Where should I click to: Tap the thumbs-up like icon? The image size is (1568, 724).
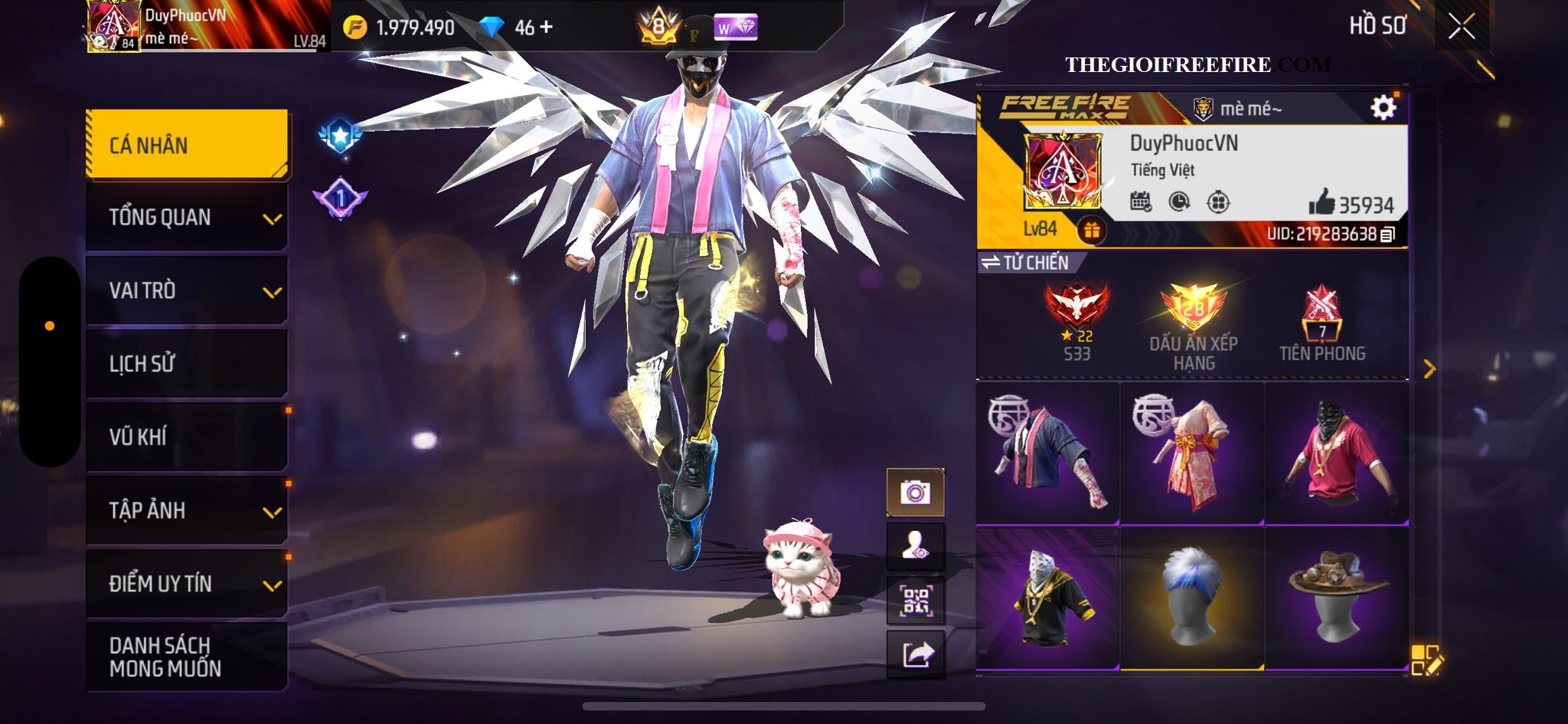(x=1321, y=203)
